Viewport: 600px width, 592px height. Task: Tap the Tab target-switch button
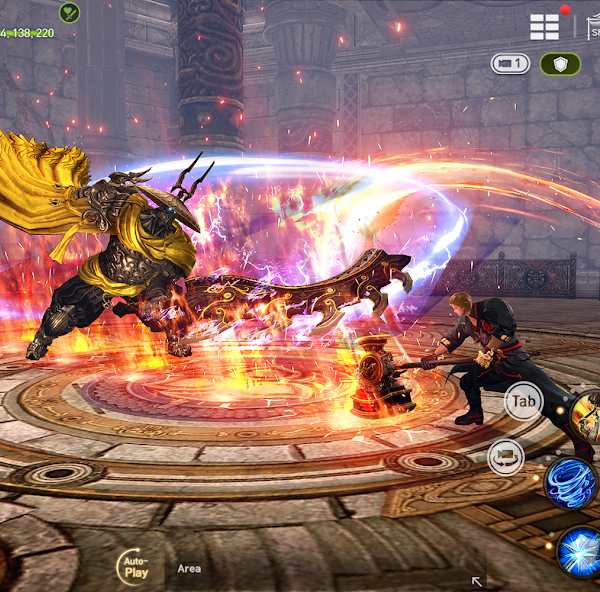pyautogui.click(x=524, y=402)
